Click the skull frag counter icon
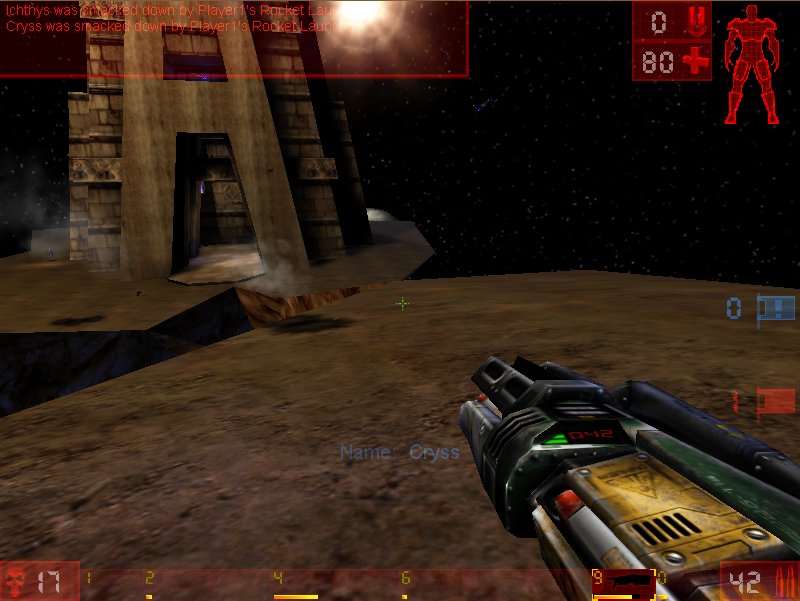The width and height of the screenshot is (800, 601). (15, 581)
